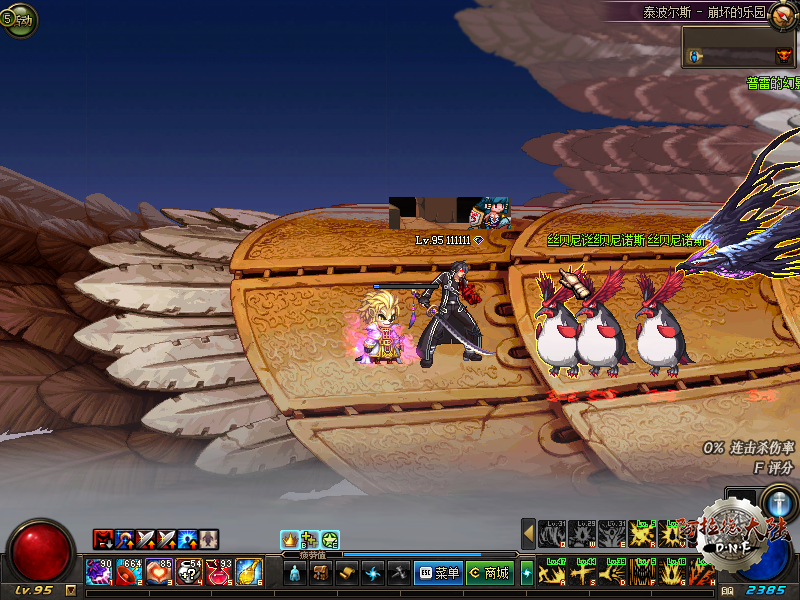Open the scroll quest icon
800x600 pixels.
coord(347,573)
